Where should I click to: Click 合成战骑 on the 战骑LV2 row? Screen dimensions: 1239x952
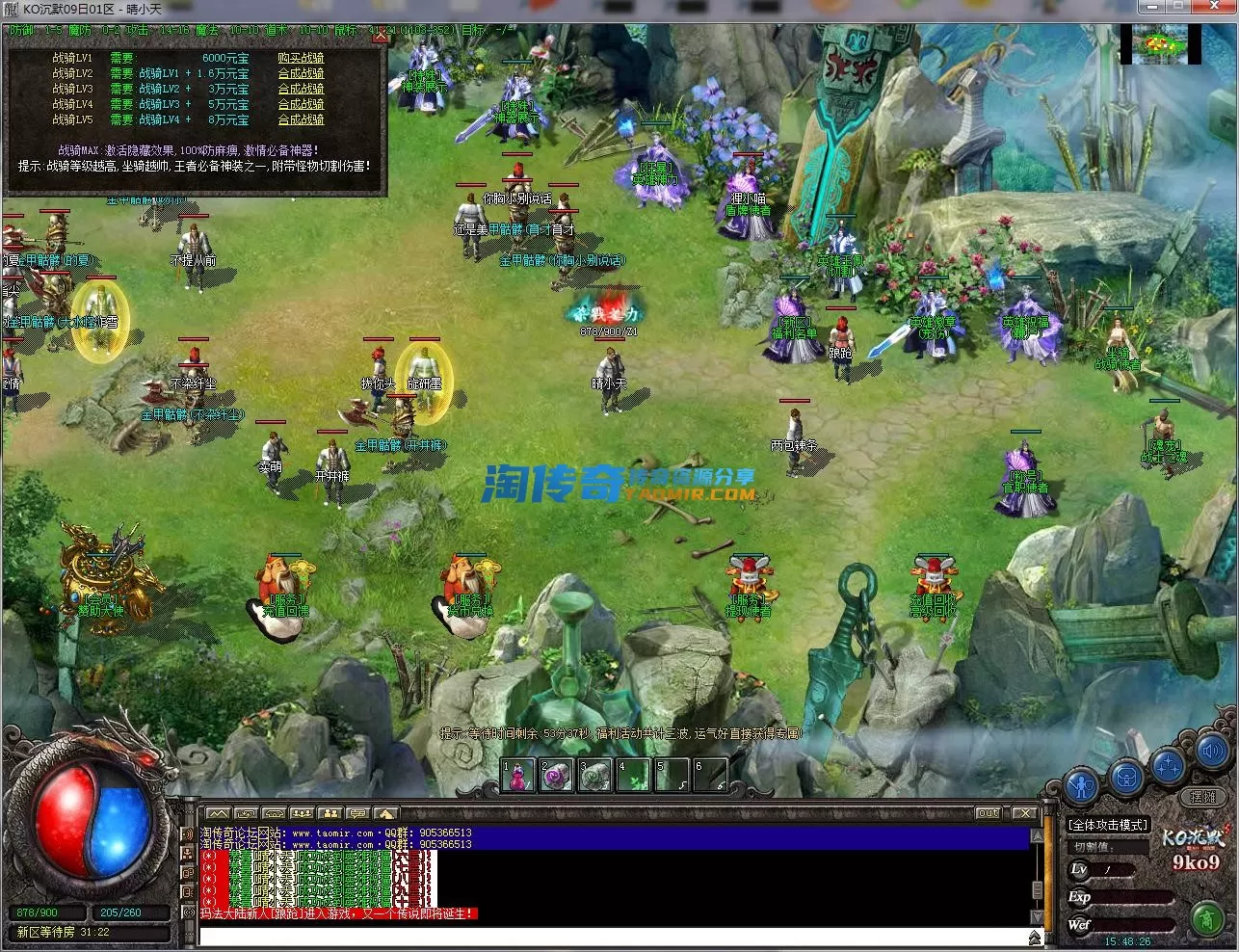pyautogui.click(x=301, y=73)
